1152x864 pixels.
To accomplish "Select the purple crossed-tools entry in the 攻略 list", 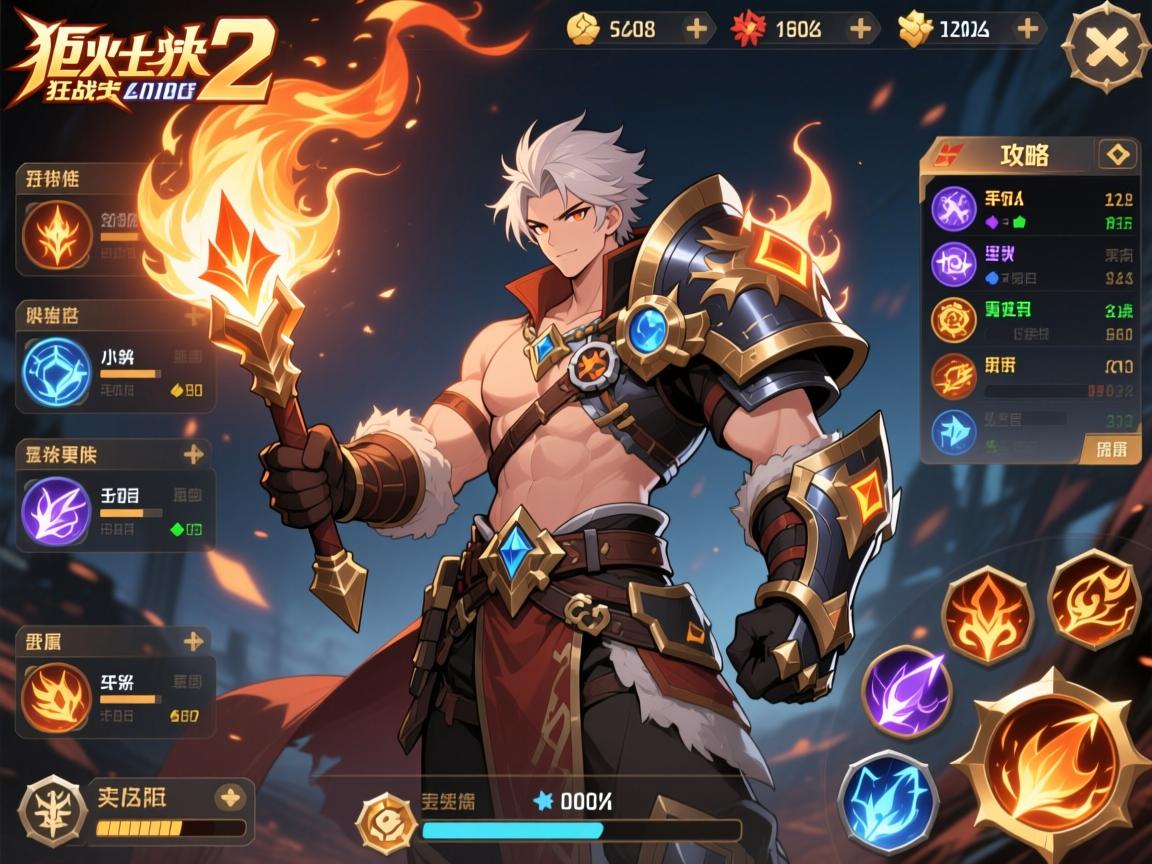I will [953, 208].
